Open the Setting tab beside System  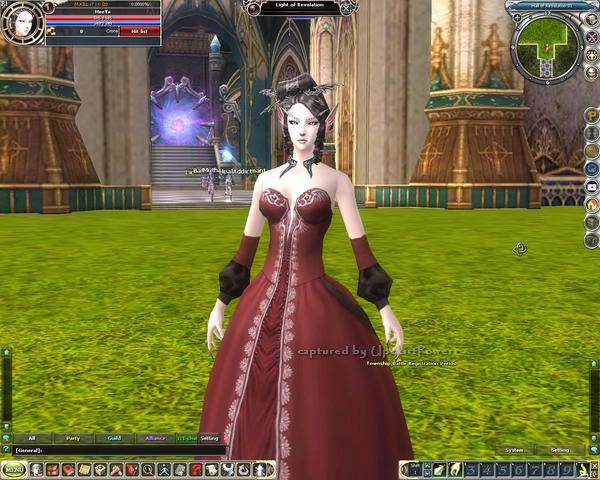click(x=560, y=450)
